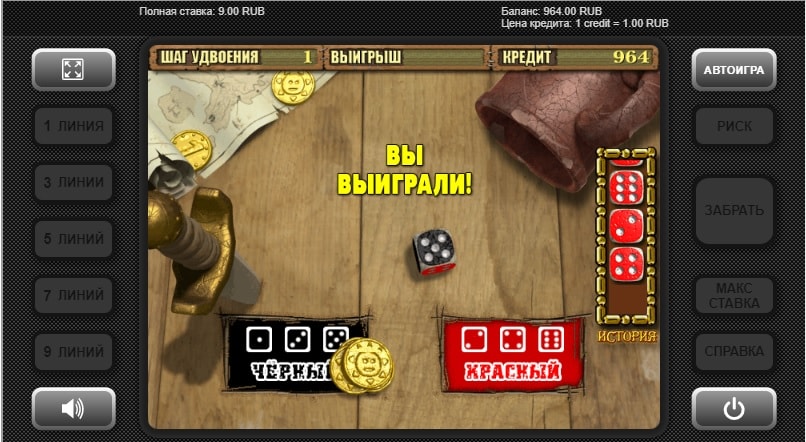Screen dimensions: 806x442
Task: Pick the 5 ЛИНИЙ button
Action: 73,239
